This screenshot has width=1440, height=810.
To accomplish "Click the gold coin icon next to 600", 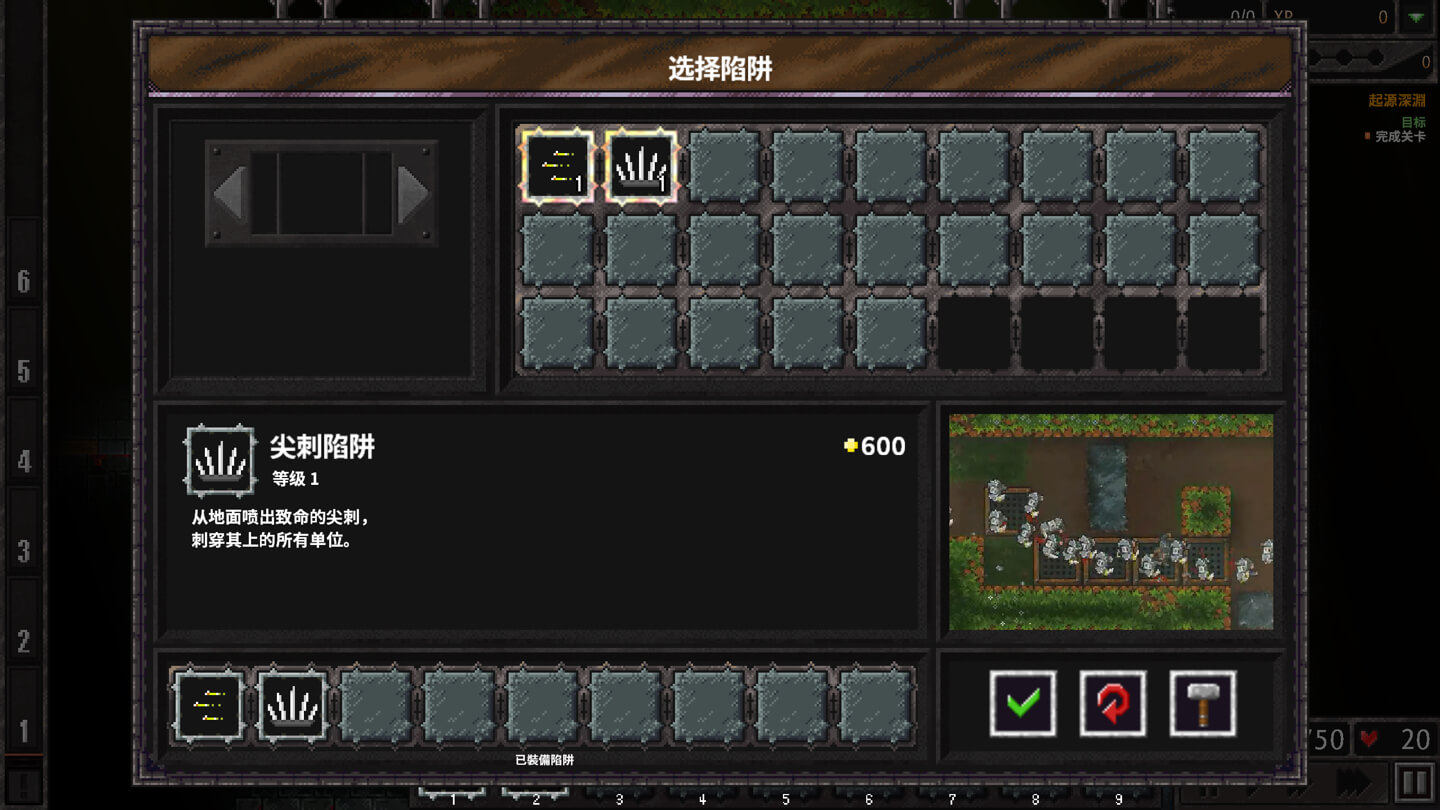I will [849, 448].
